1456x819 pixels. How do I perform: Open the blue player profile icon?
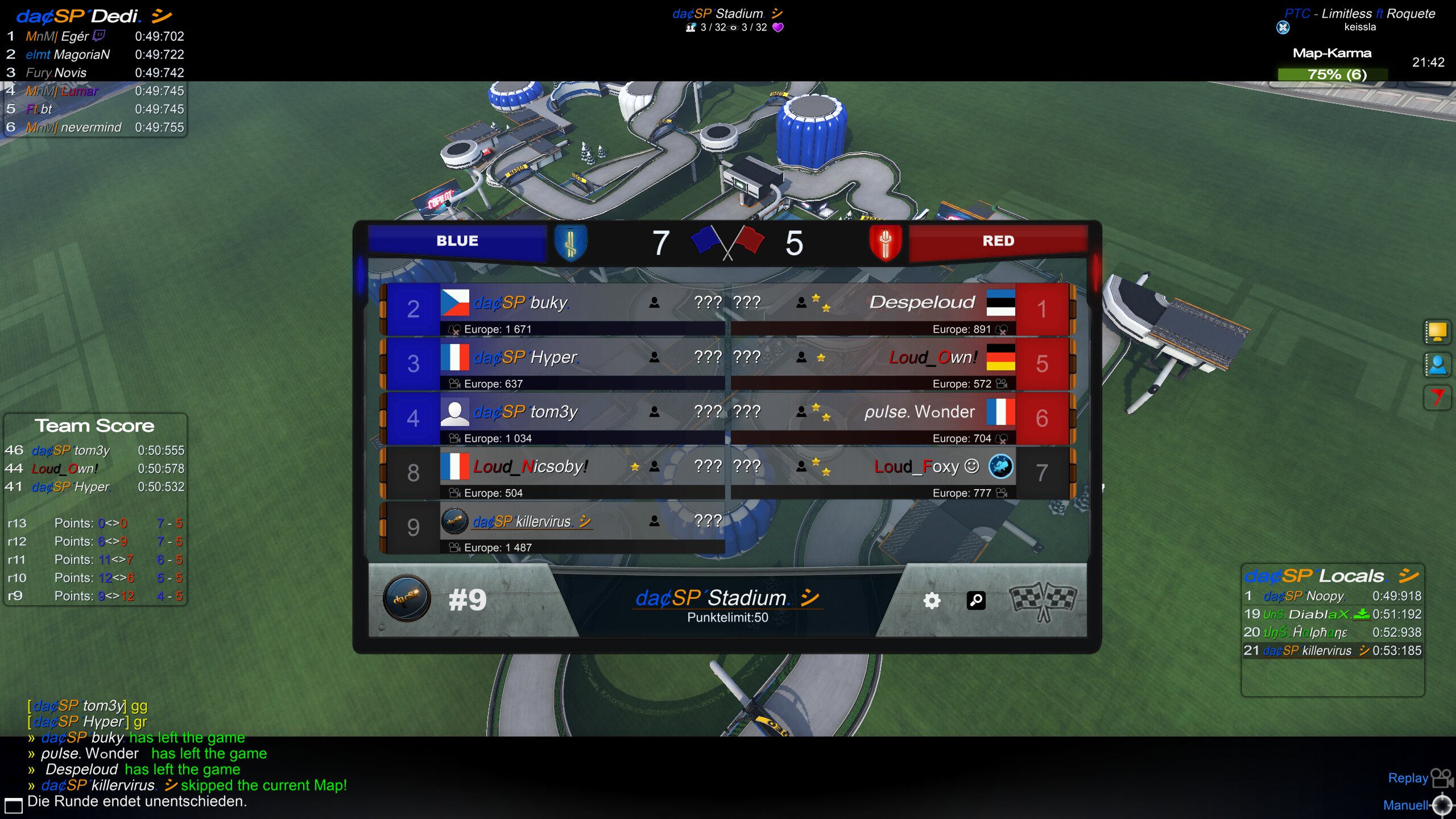(1437, 365)
